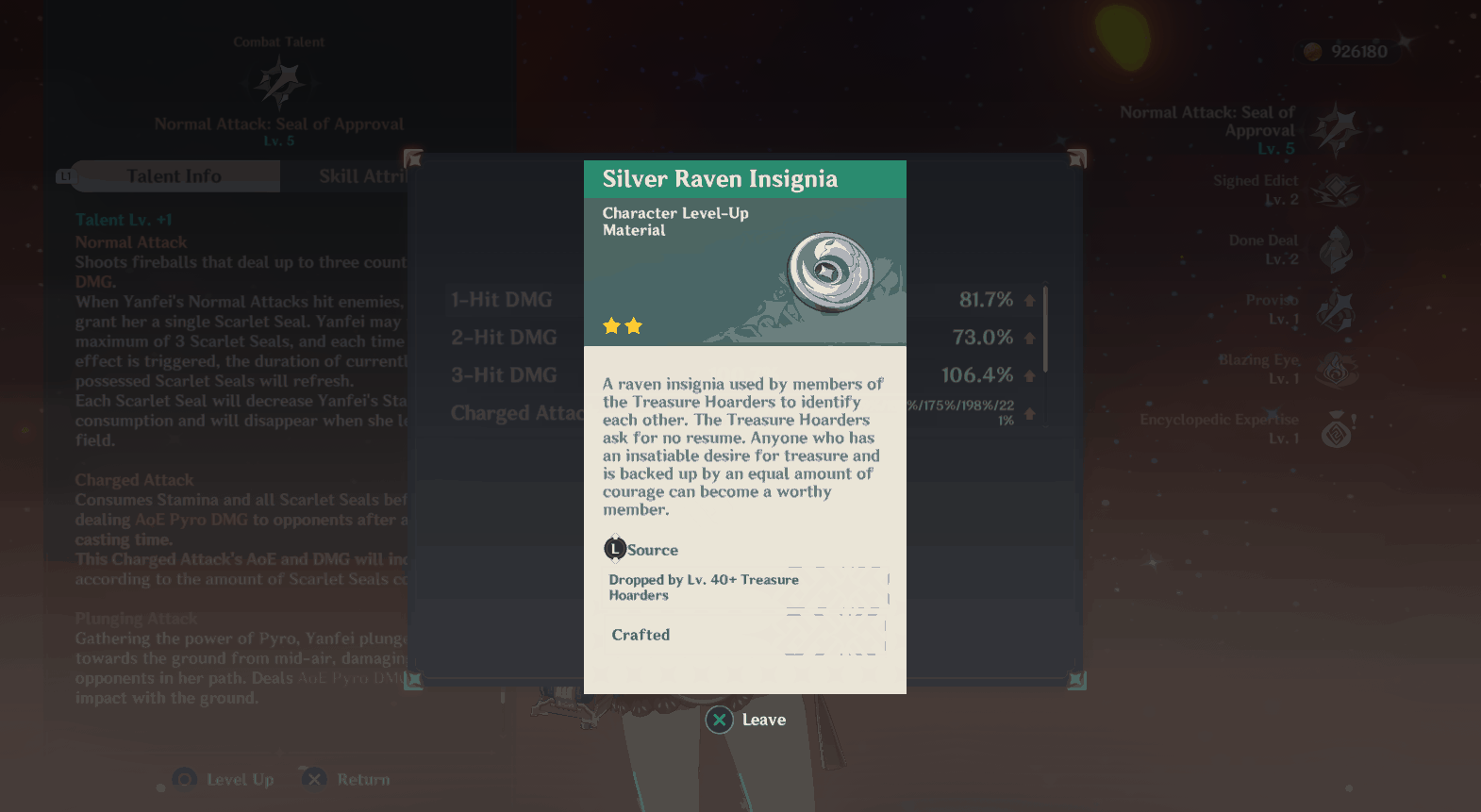The width and height of the screenshot is (1481, 812).
Task: Select the Encyclopedic Expertise talent
Action: click(1335, 429)
